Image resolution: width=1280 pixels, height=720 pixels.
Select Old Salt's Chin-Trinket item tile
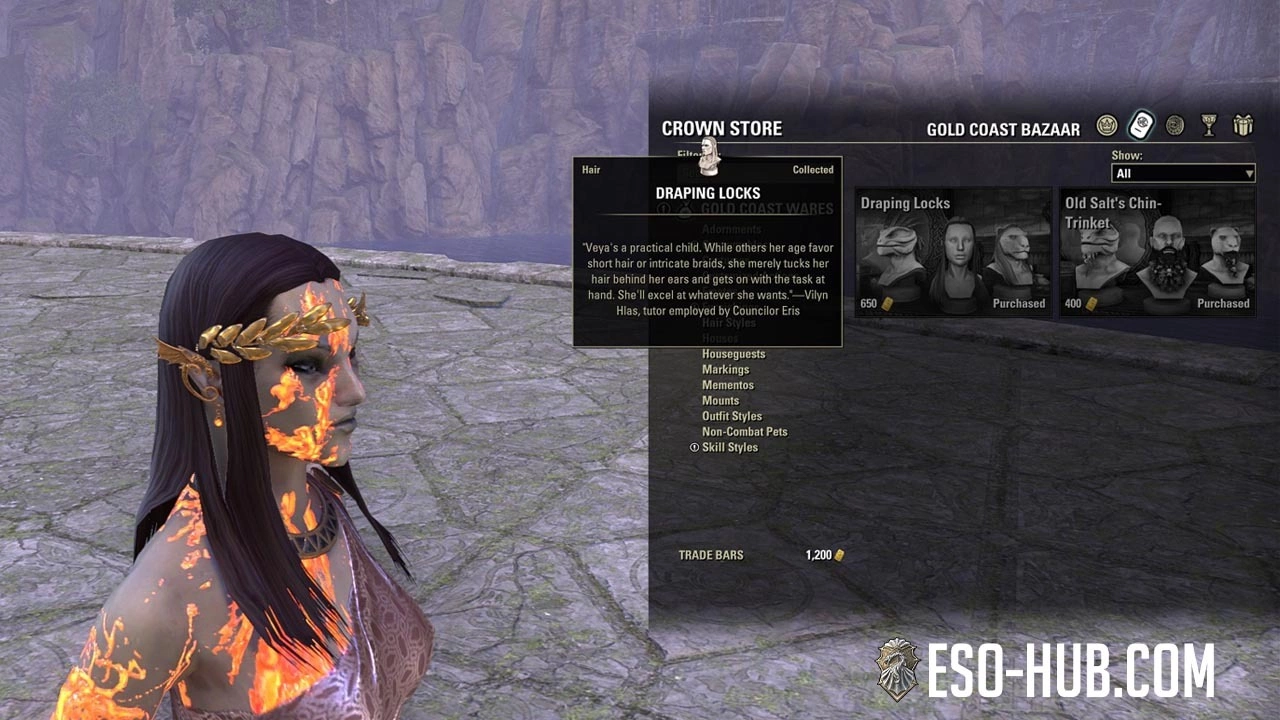pos(1157,252)
